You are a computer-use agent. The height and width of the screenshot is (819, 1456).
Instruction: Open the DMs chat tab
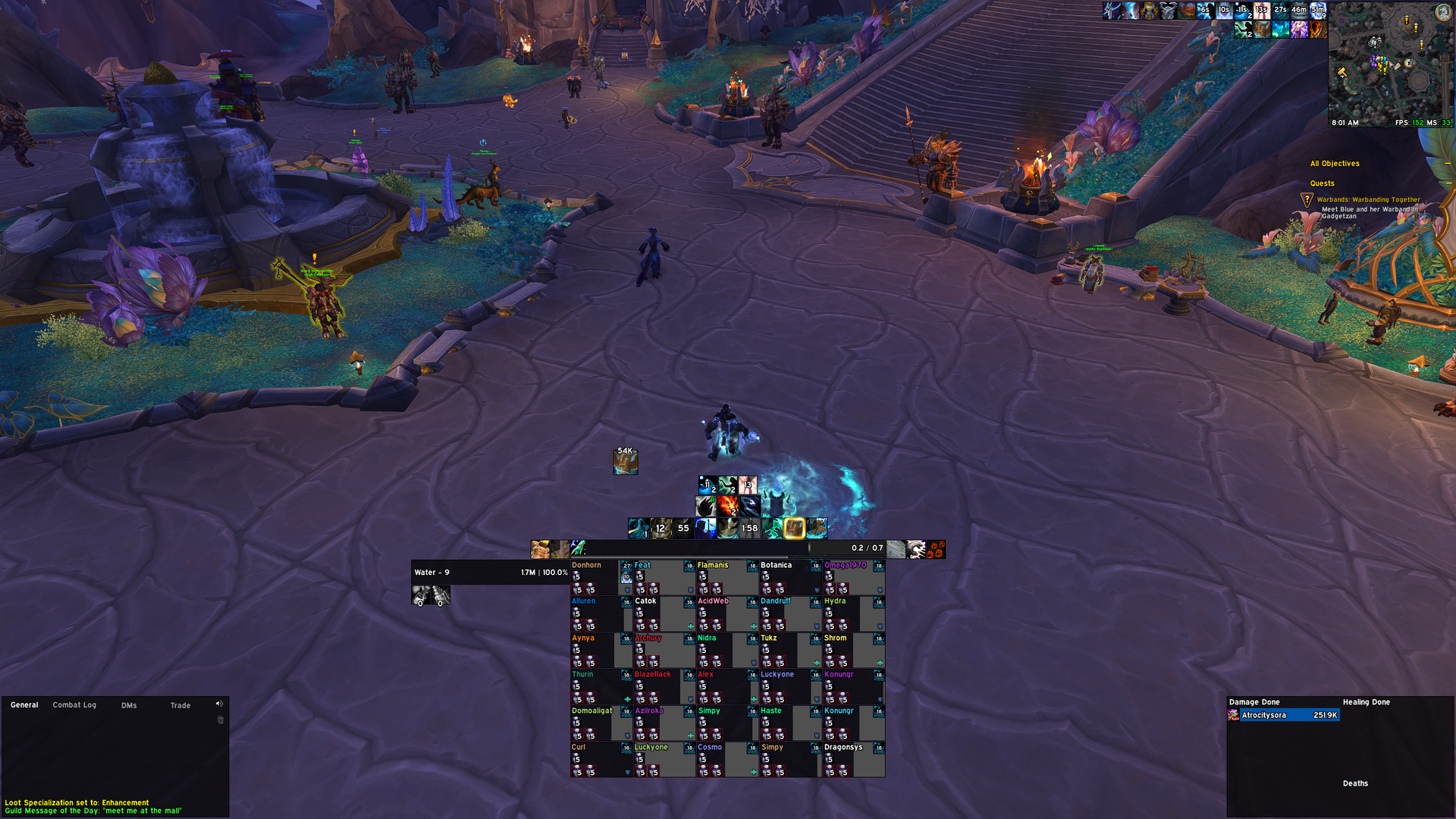(129, 705)
